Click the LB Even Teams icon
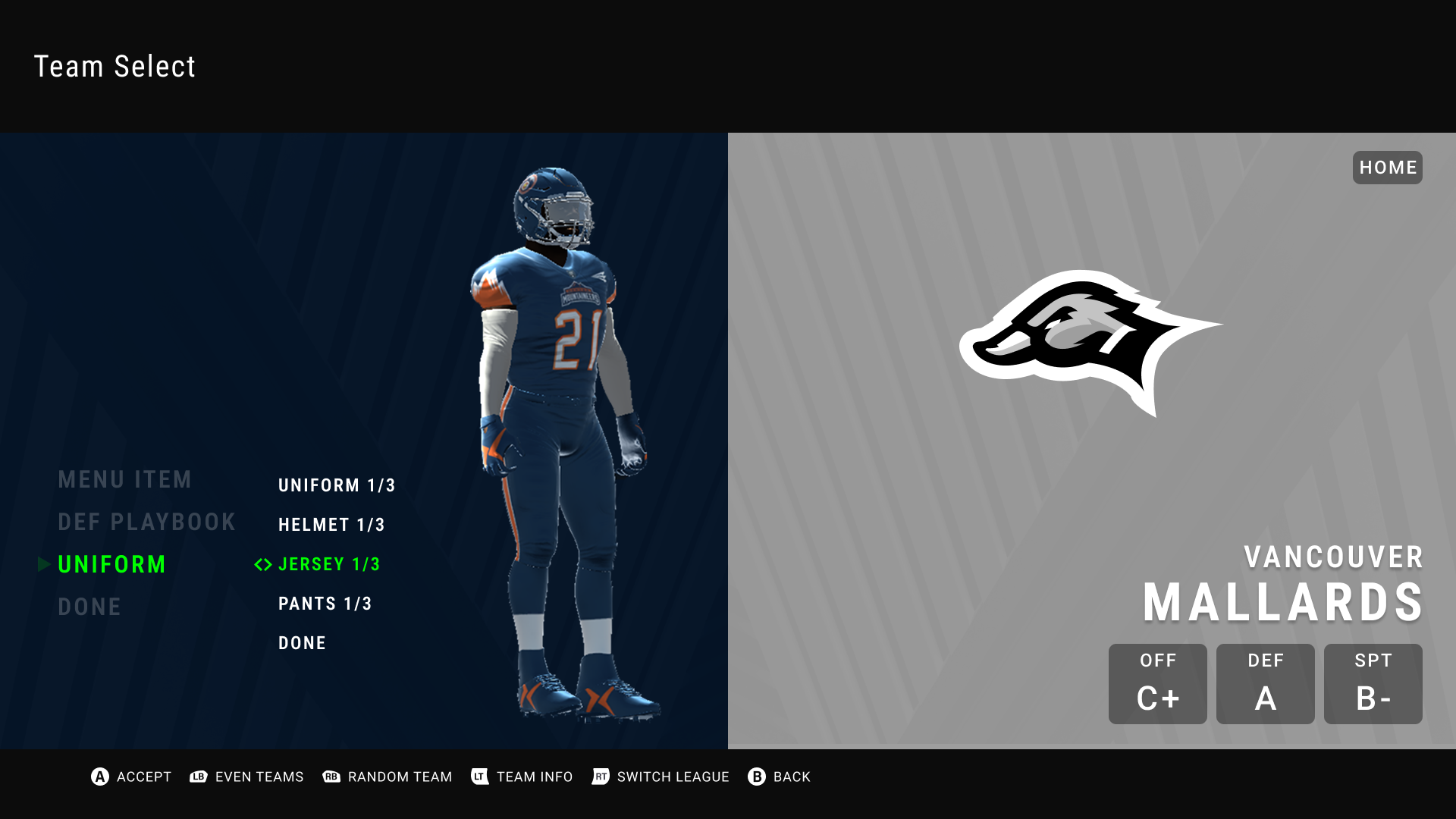The image size is (1456, 819). pyautogui.click(x=199, y=777)
